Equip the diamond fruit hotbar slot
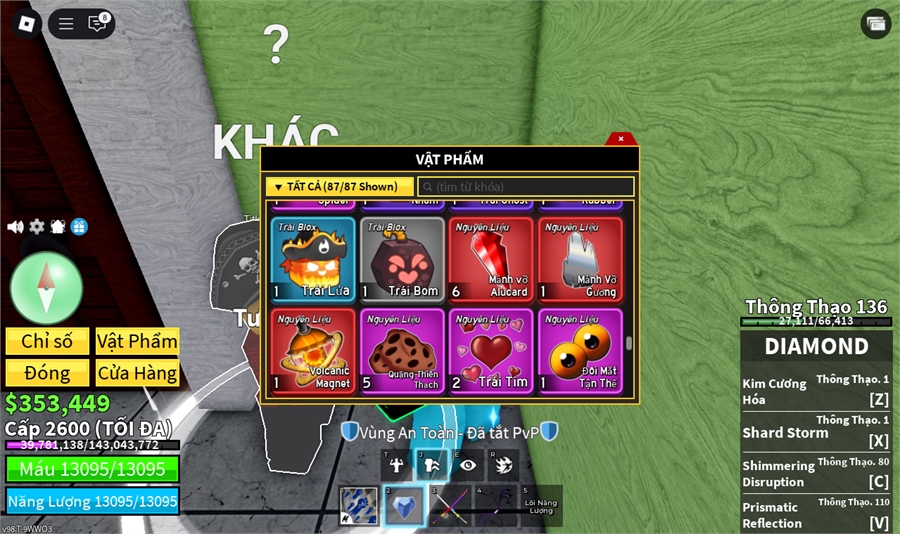 405,506
